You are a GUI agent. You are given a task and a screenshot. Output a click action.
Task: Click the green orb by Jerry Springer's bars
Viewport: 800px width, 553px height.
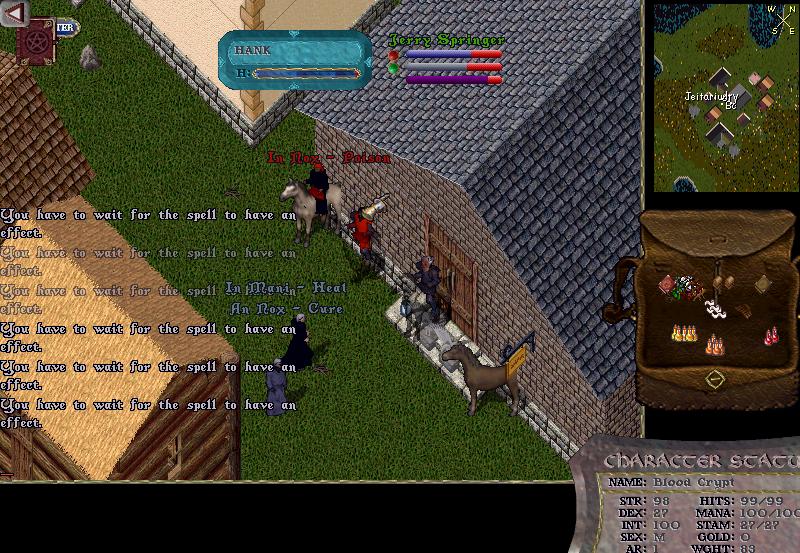394,69
